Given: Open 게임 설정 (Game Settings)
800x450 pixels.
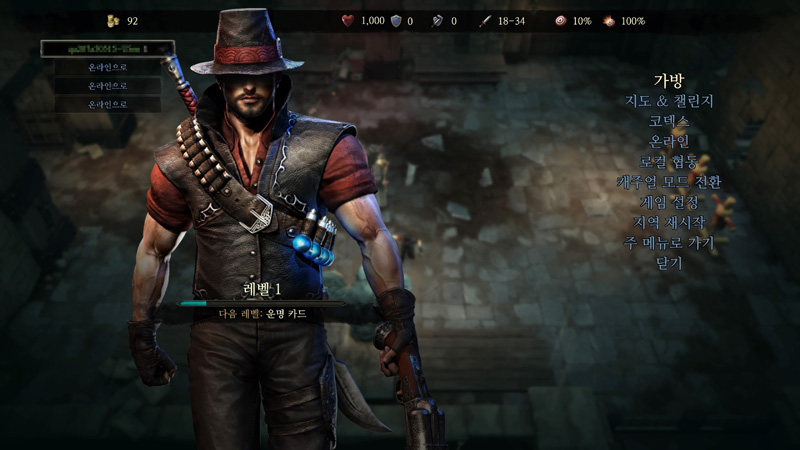Looking at the screenshot, I should [668, 202].
